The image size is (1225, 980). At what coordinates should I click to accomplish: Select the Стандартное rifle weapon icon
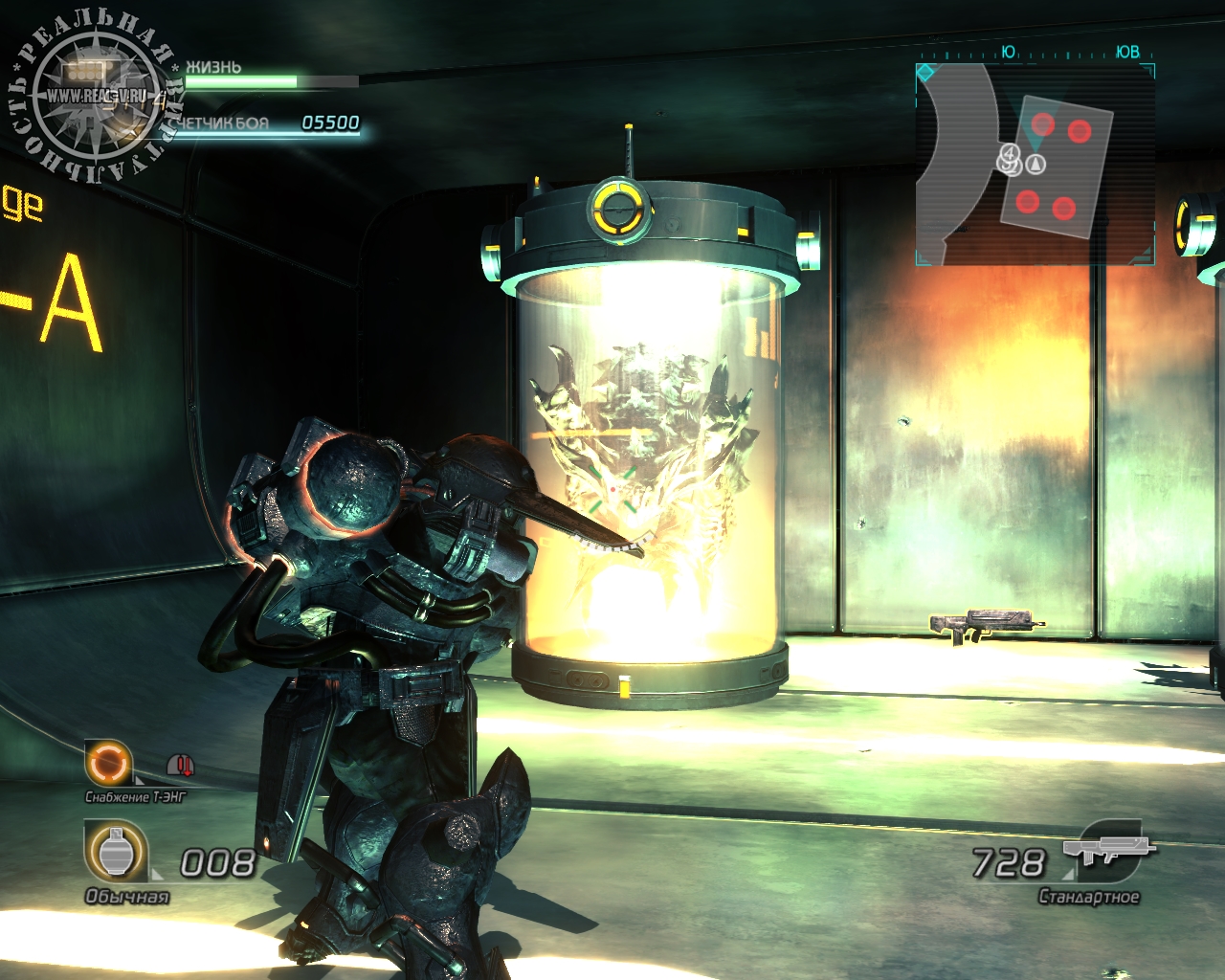click(1110, 852)
